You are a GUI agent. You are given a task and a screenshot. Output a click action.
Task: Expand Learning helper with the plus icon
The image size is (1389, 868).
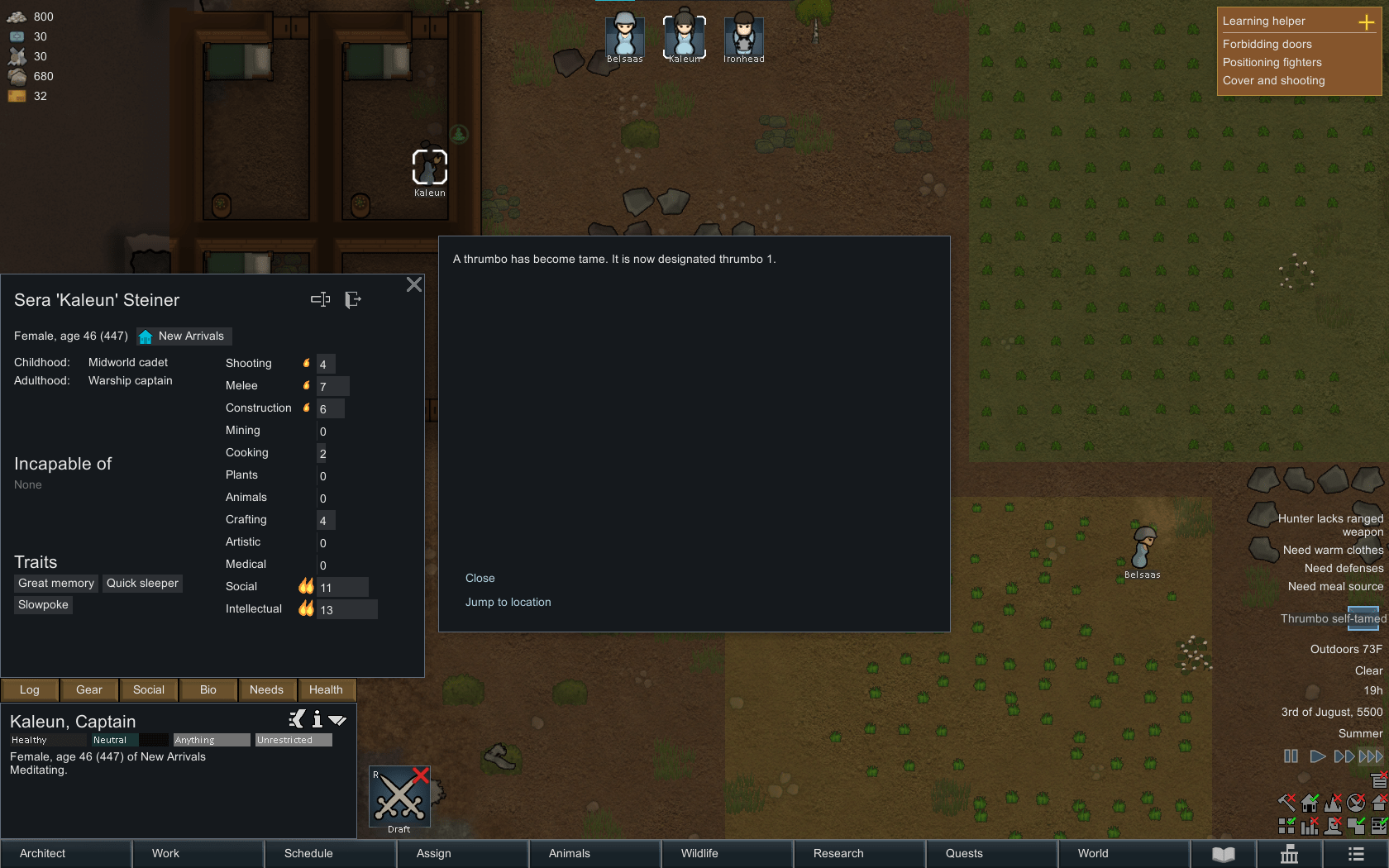[1366, 21]
